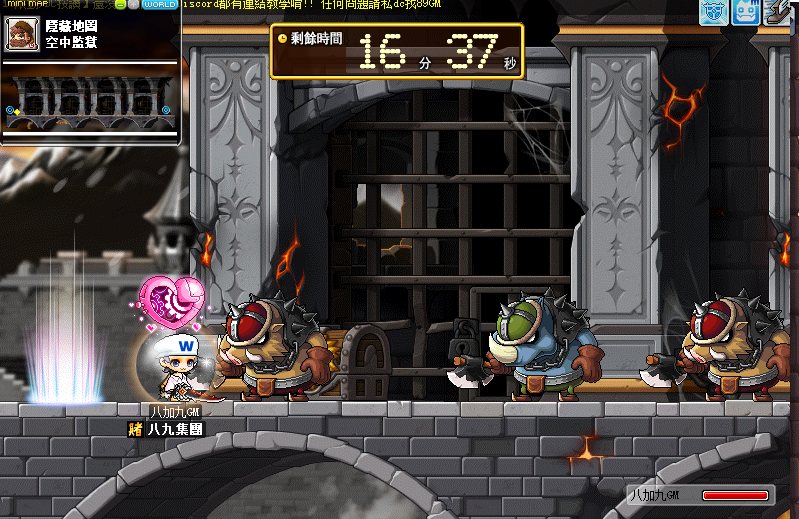Minimize the minimap with the green minus button
This screenshot has width=799, height=519.
click(120, 5)
